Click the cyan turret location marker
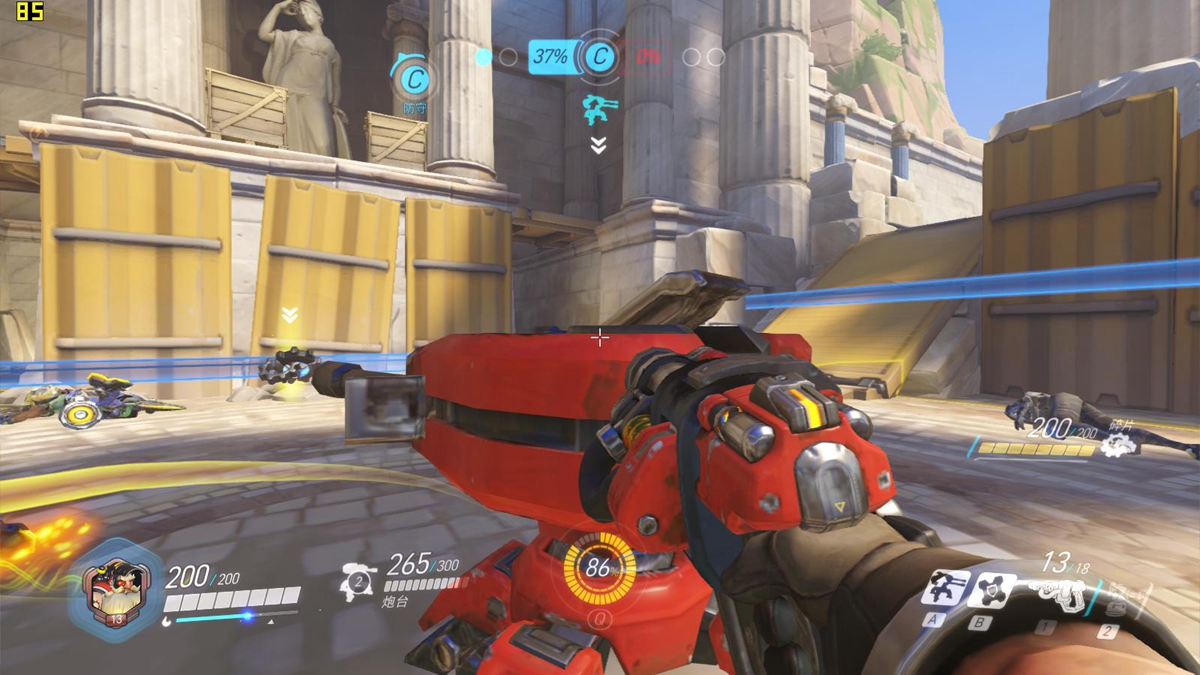This screenshot has width=1200, height=675. pos(599,107)
